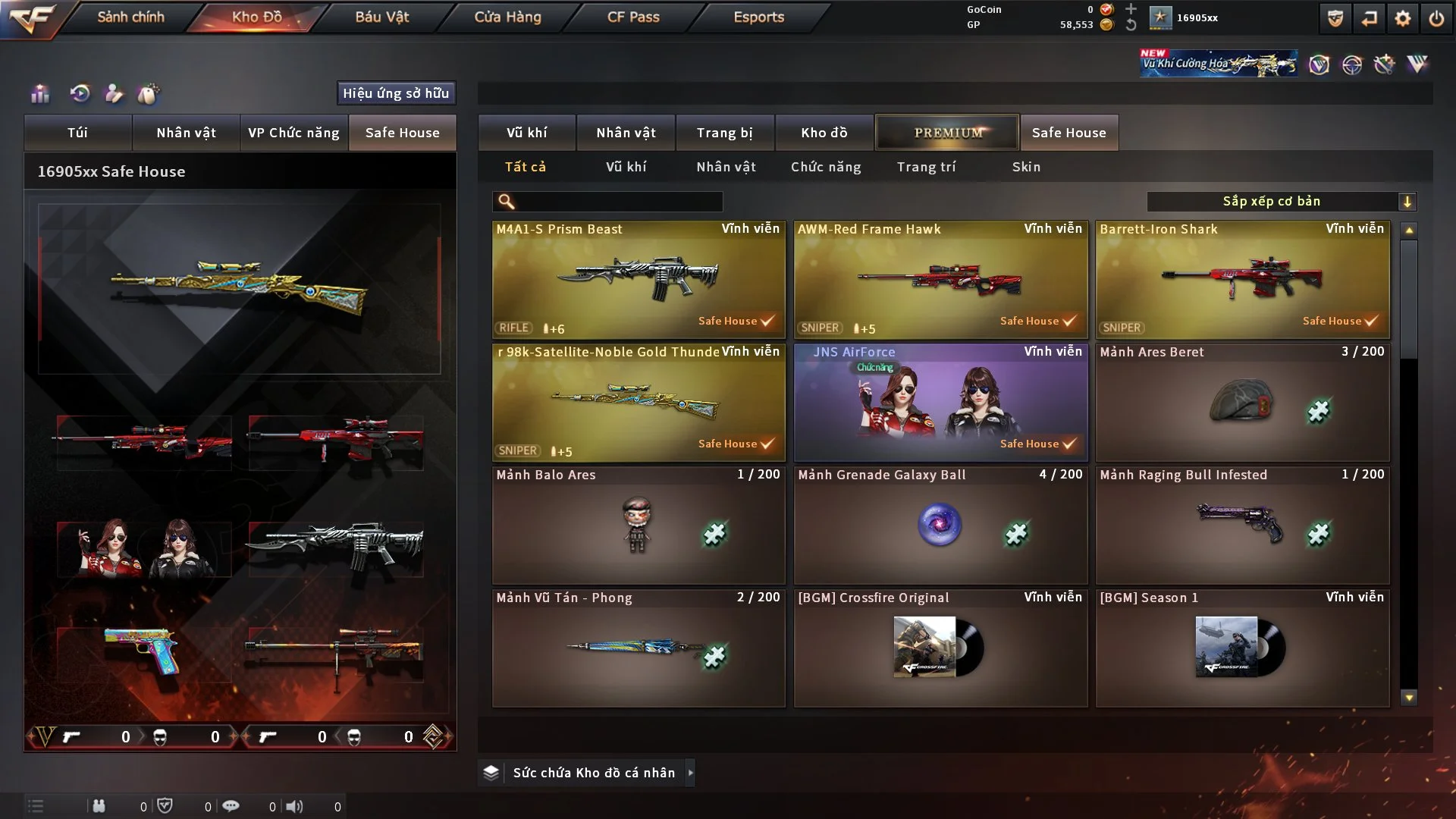
Task: Switch to the Túi tab
Action: click(x=77, y=133)
